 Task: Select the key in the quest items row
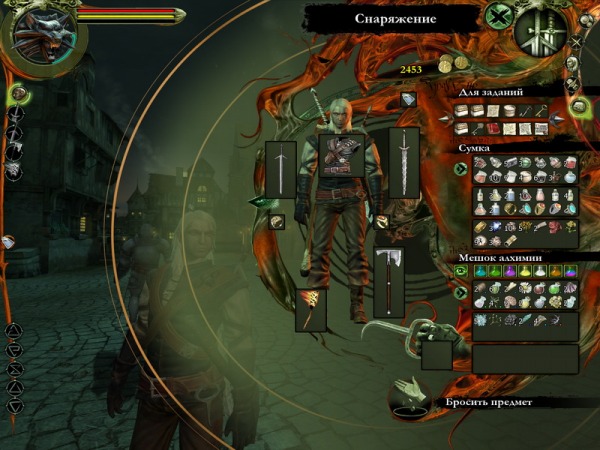coord(541,111)
